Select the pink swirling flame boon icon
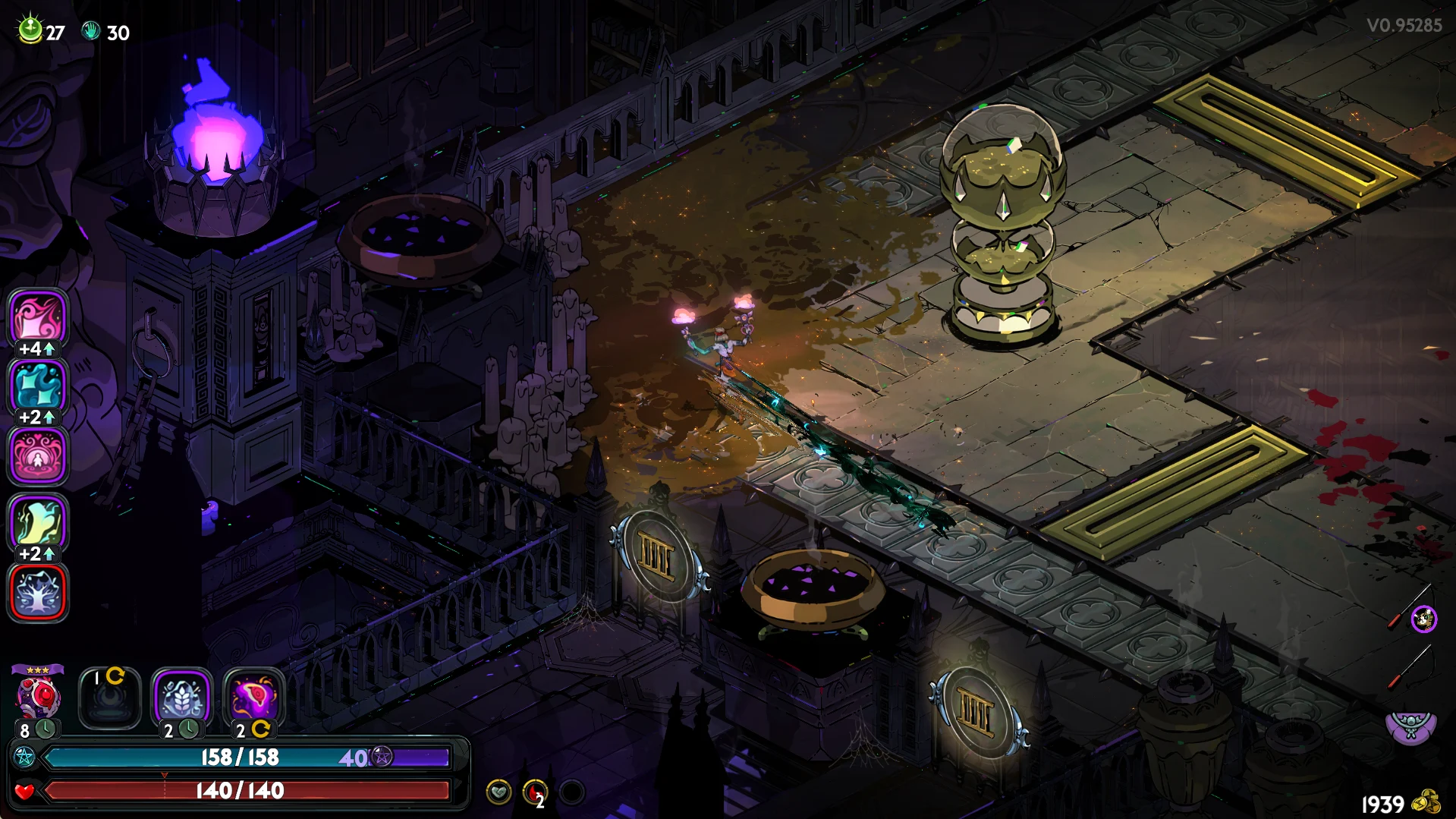 click(38, 317)
